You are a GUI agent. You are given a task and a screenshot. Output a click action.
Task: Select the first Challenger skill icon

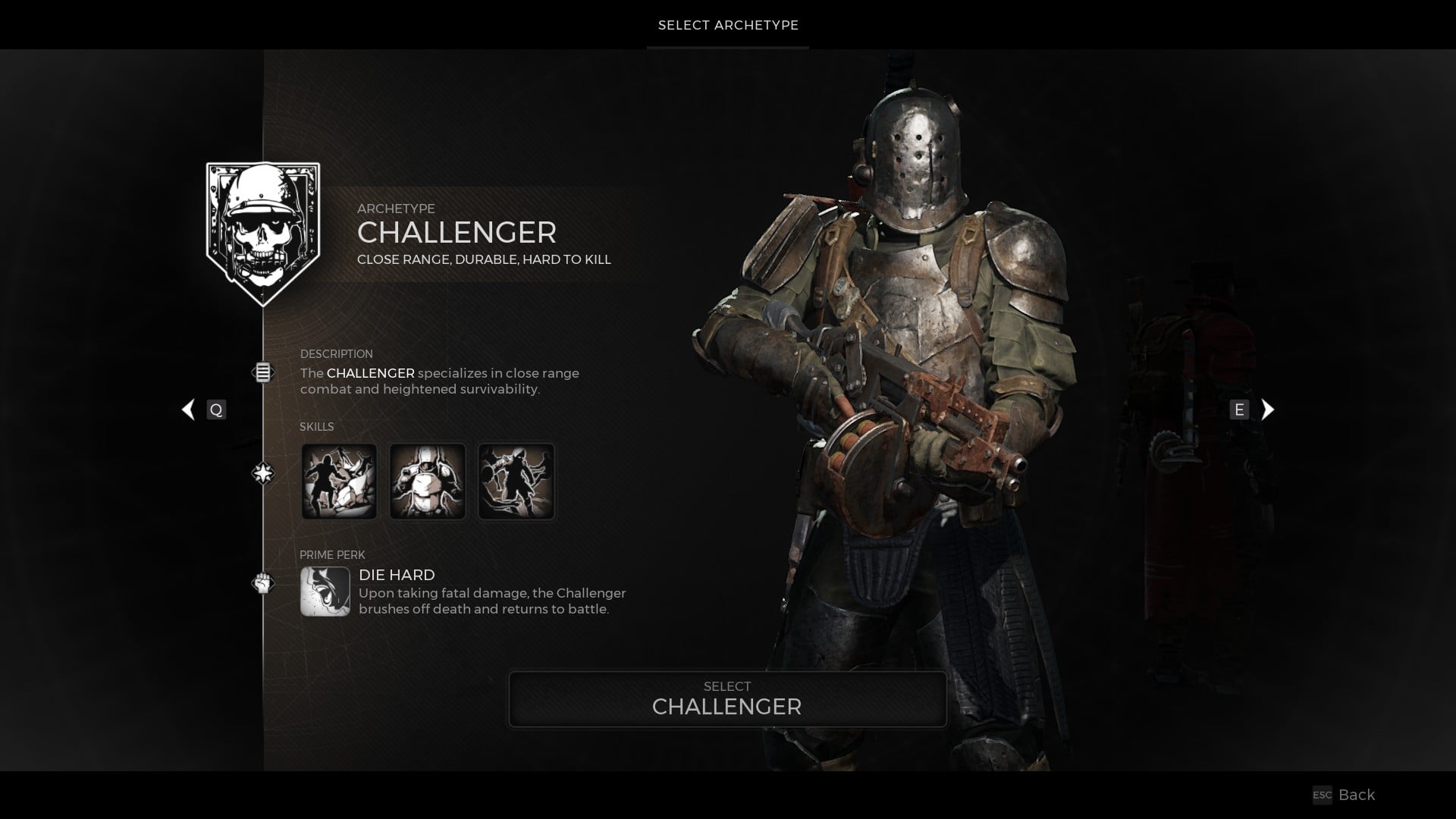(x=340, y=481)
